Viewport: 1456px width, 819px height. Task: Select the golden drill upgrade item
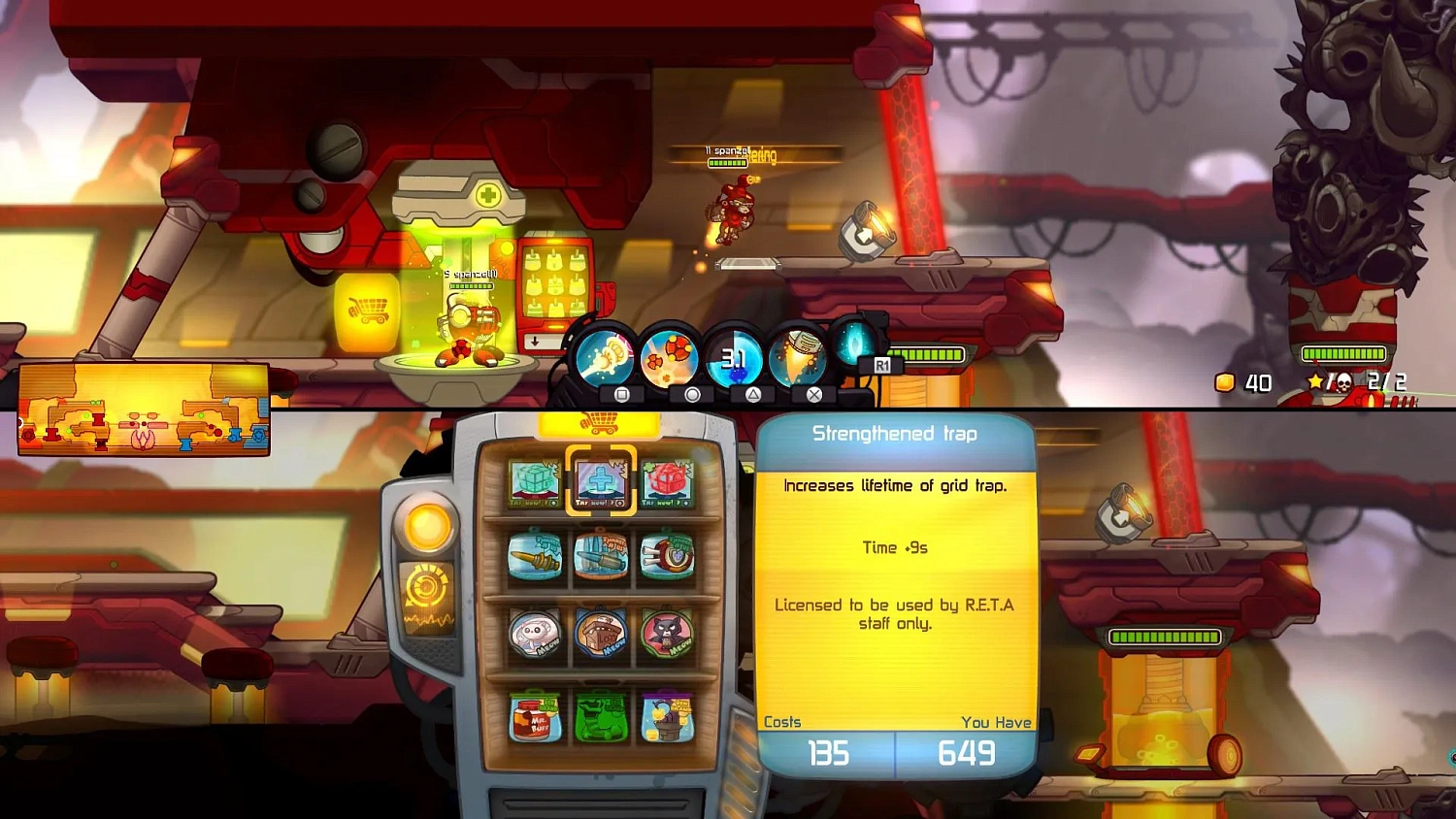(534, 556)
